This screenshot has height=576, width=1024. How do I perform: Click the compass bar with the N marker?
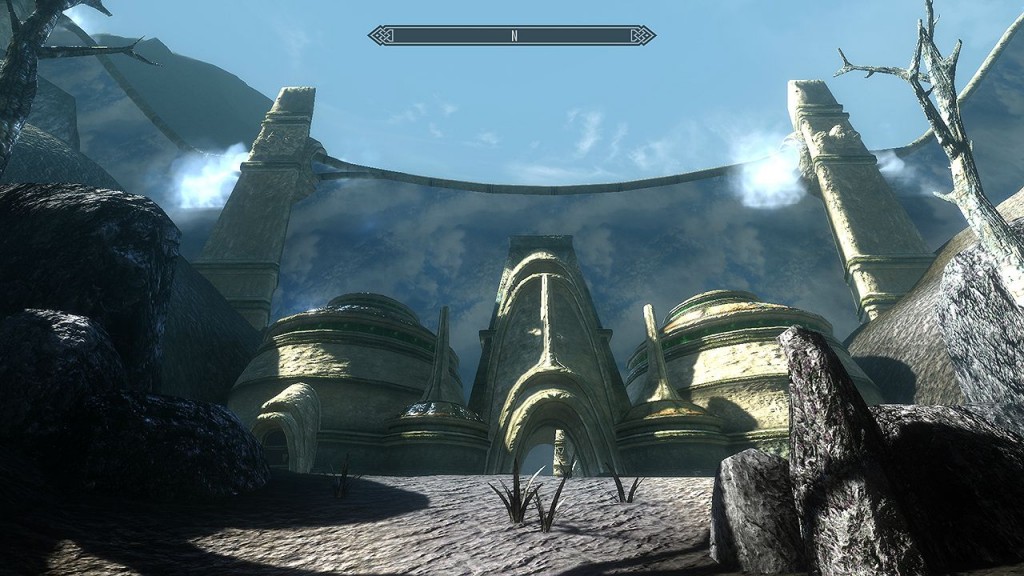click(512, 35)
